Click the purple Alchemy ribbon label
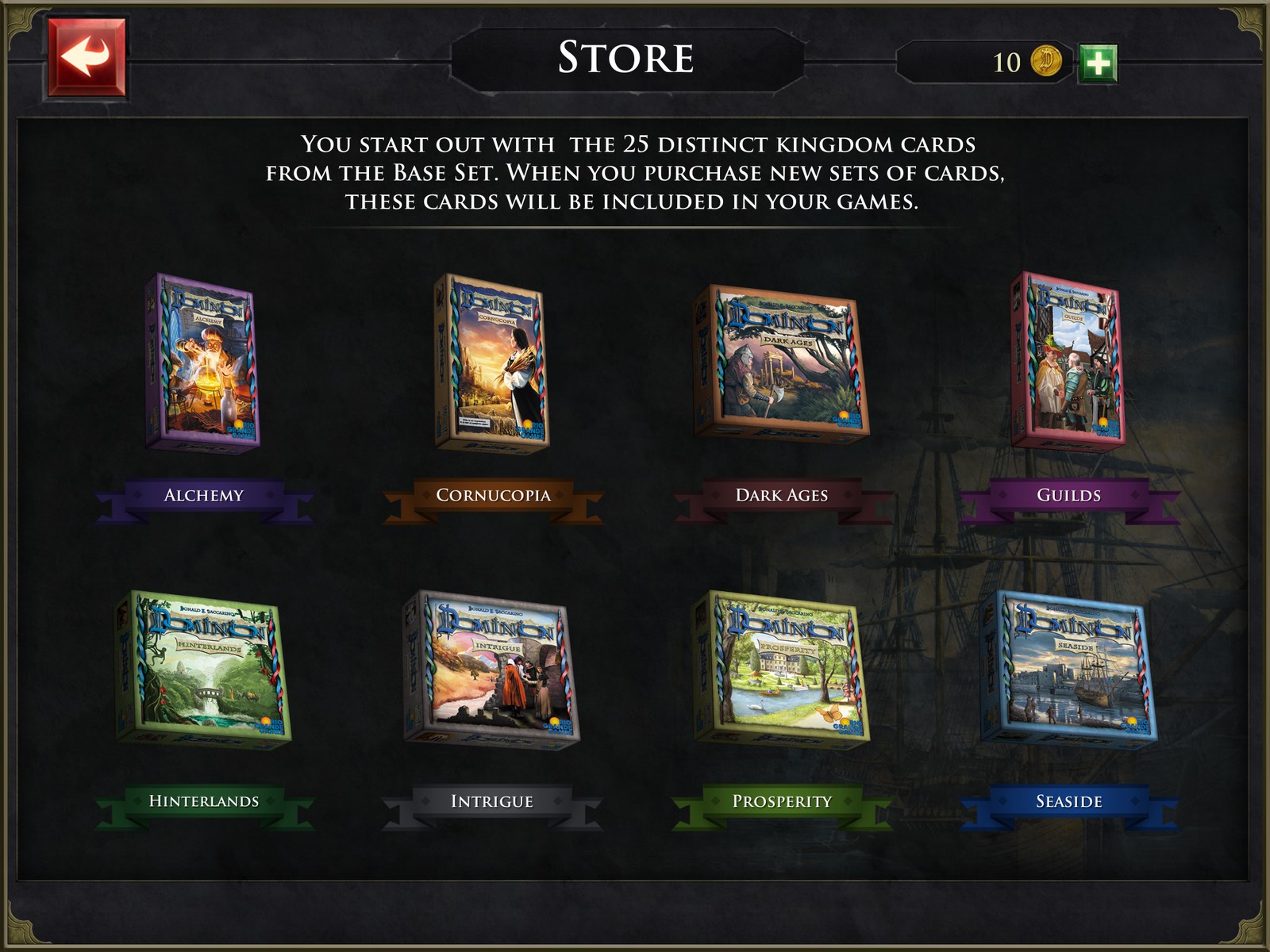 pos(204,495)
